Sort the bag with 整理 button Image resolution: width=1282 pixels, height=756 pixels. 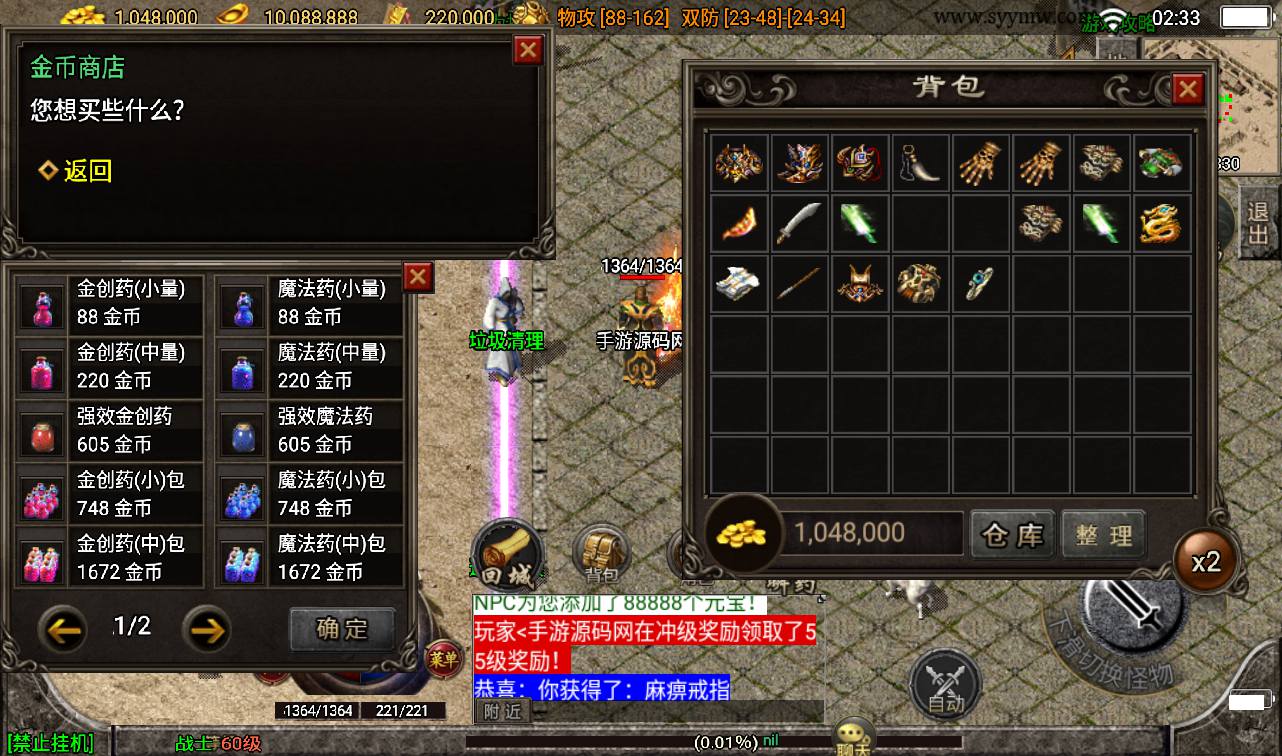point(1103,535)
